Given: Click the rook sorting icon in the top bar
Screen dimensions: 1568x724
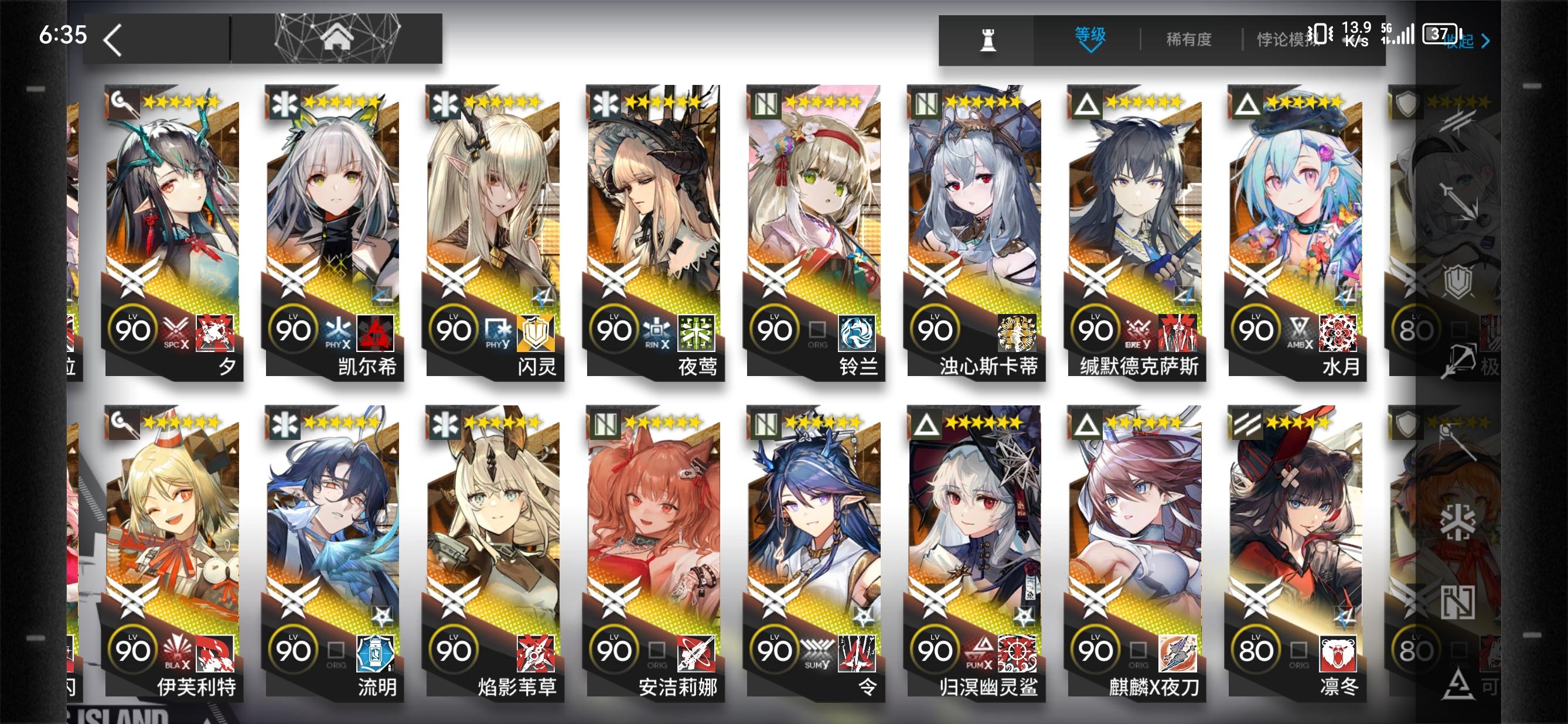Looking at the screenshot, I should pos(989,40).
